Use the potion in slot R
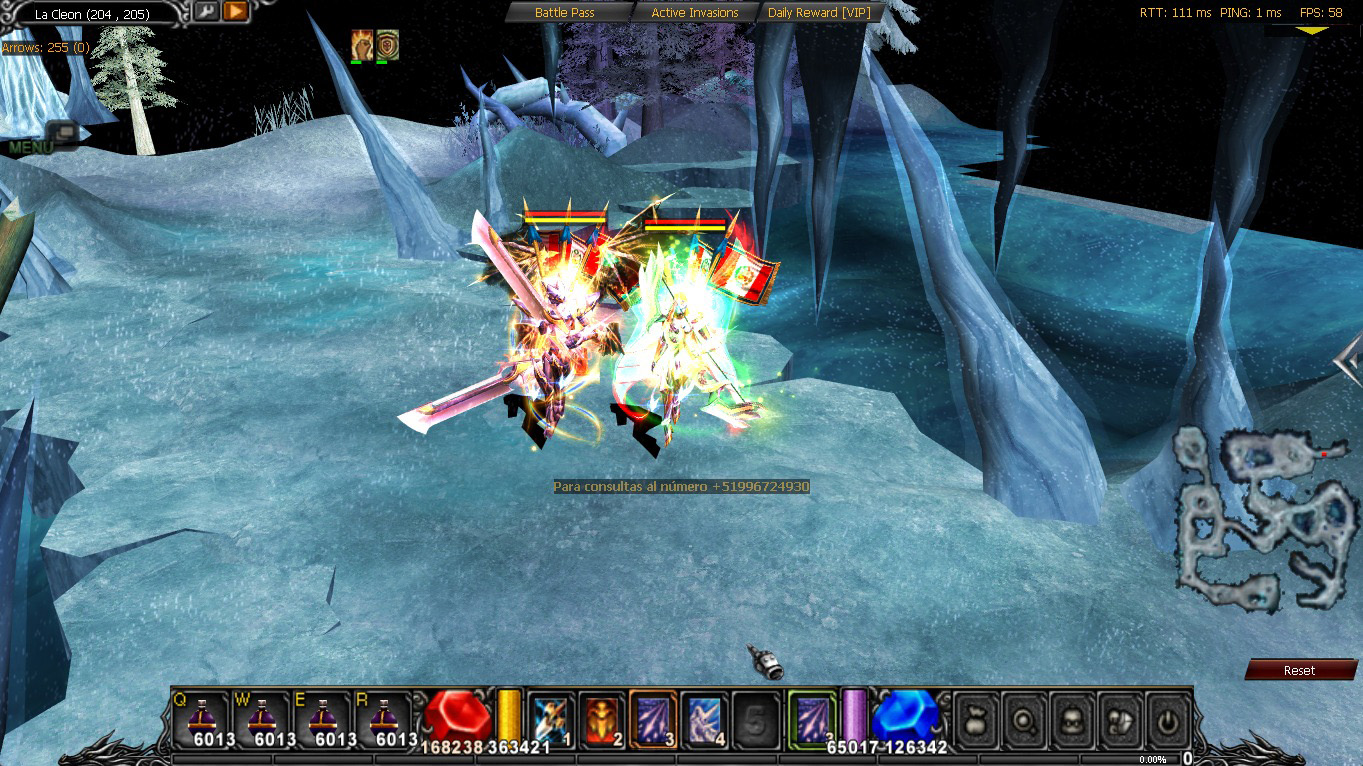 [x=383, y=719]
